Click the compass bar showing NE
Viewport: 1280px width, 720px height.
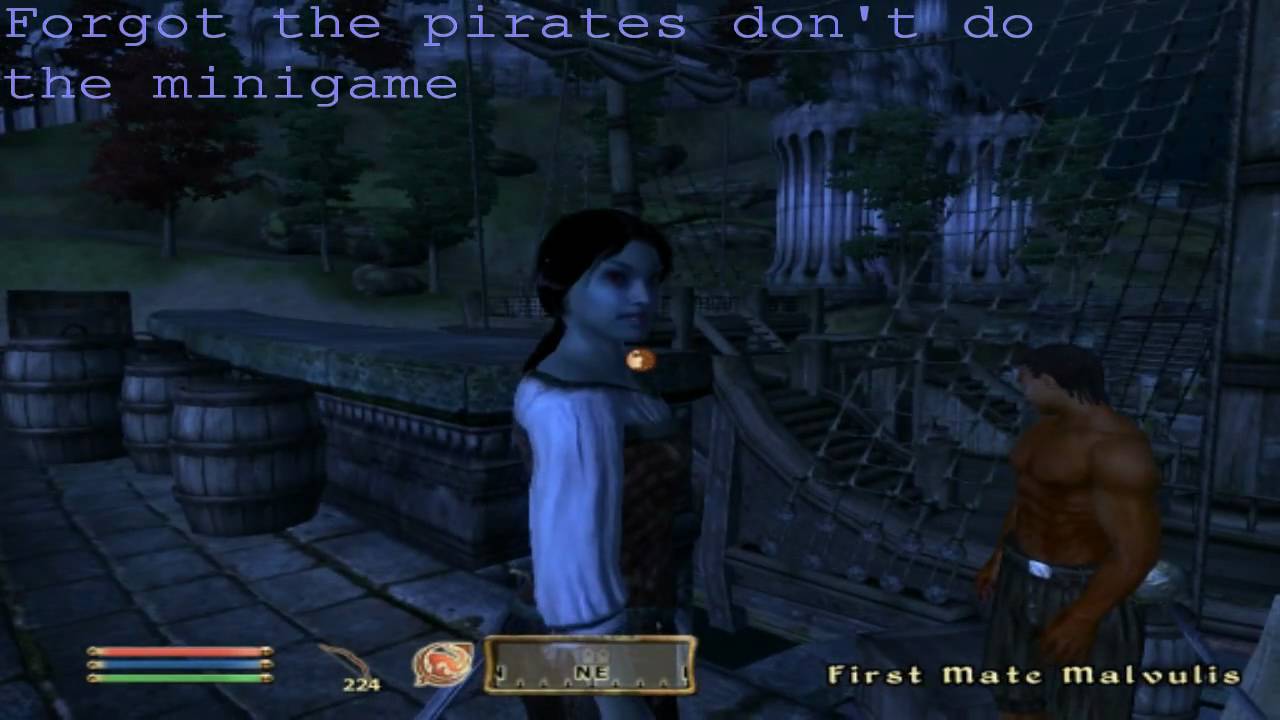point(590,665)
